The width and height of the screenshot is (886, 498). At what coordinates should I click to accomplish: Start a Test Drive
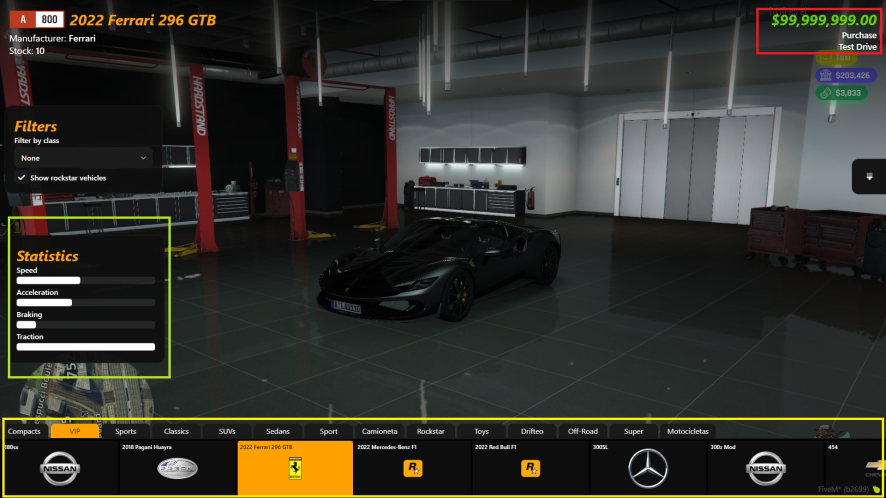857,47
